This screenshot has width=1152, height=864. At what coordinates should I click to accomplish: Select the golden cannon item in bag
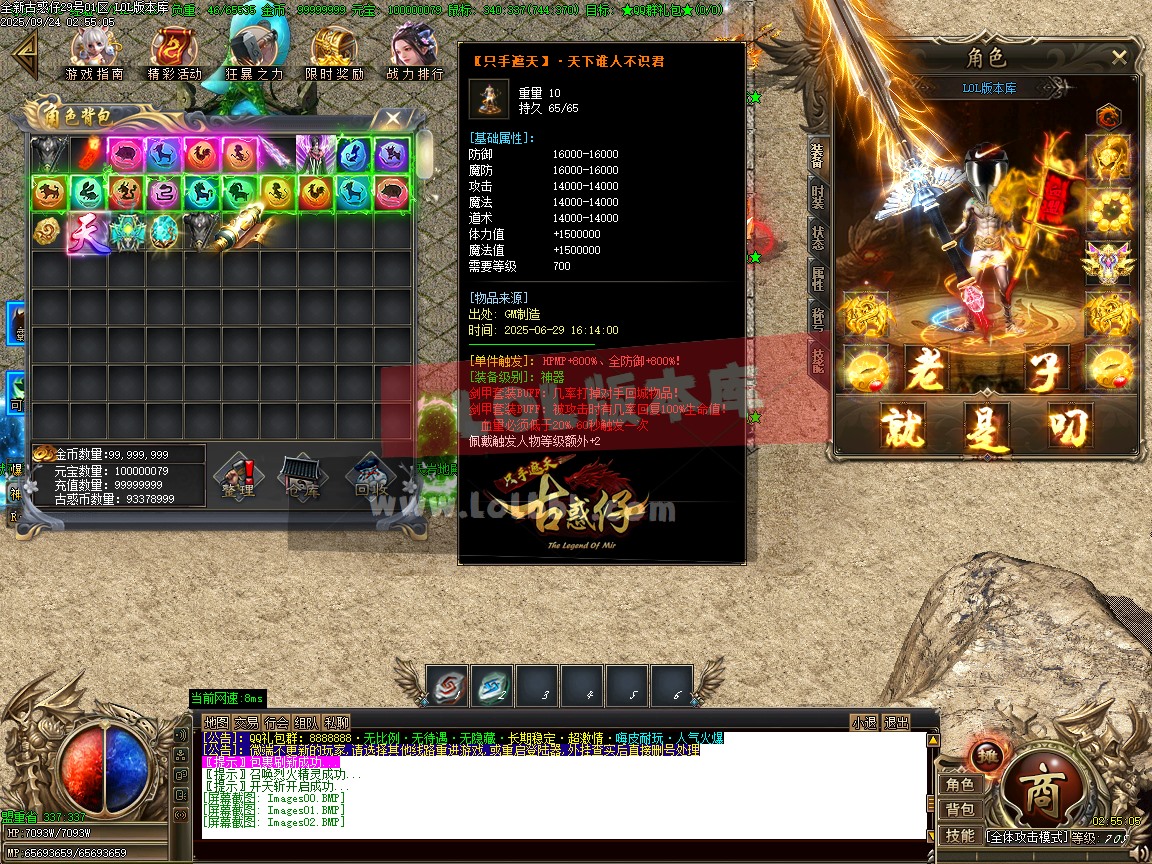(241, 231)
